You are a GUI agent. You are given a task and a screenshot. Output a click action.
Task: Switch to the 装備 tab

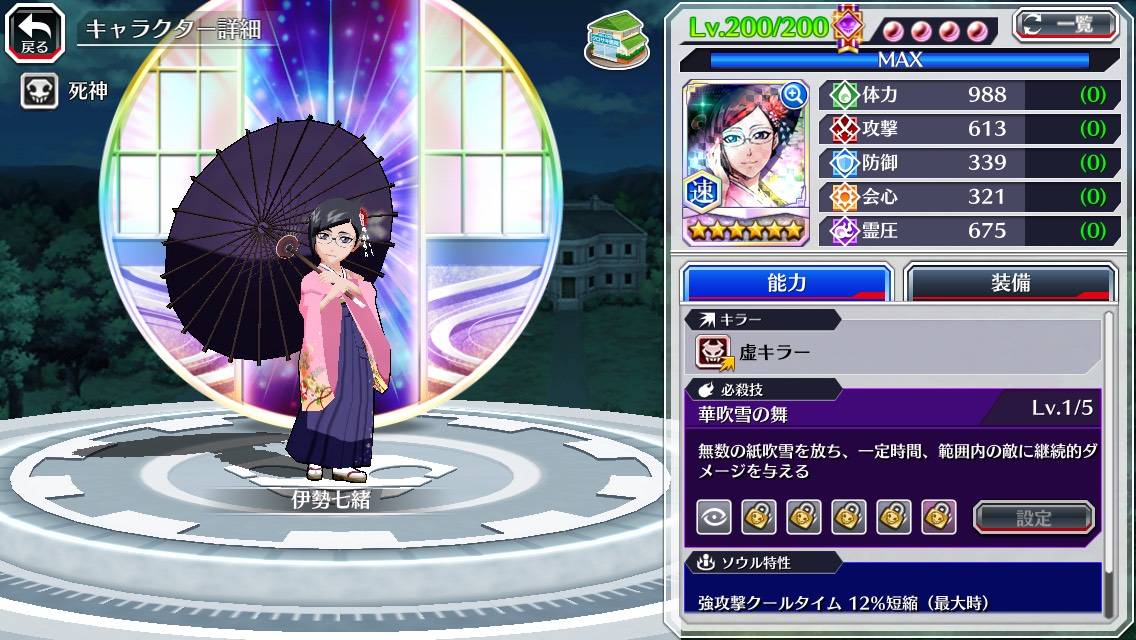click(x=1010, y=283)
